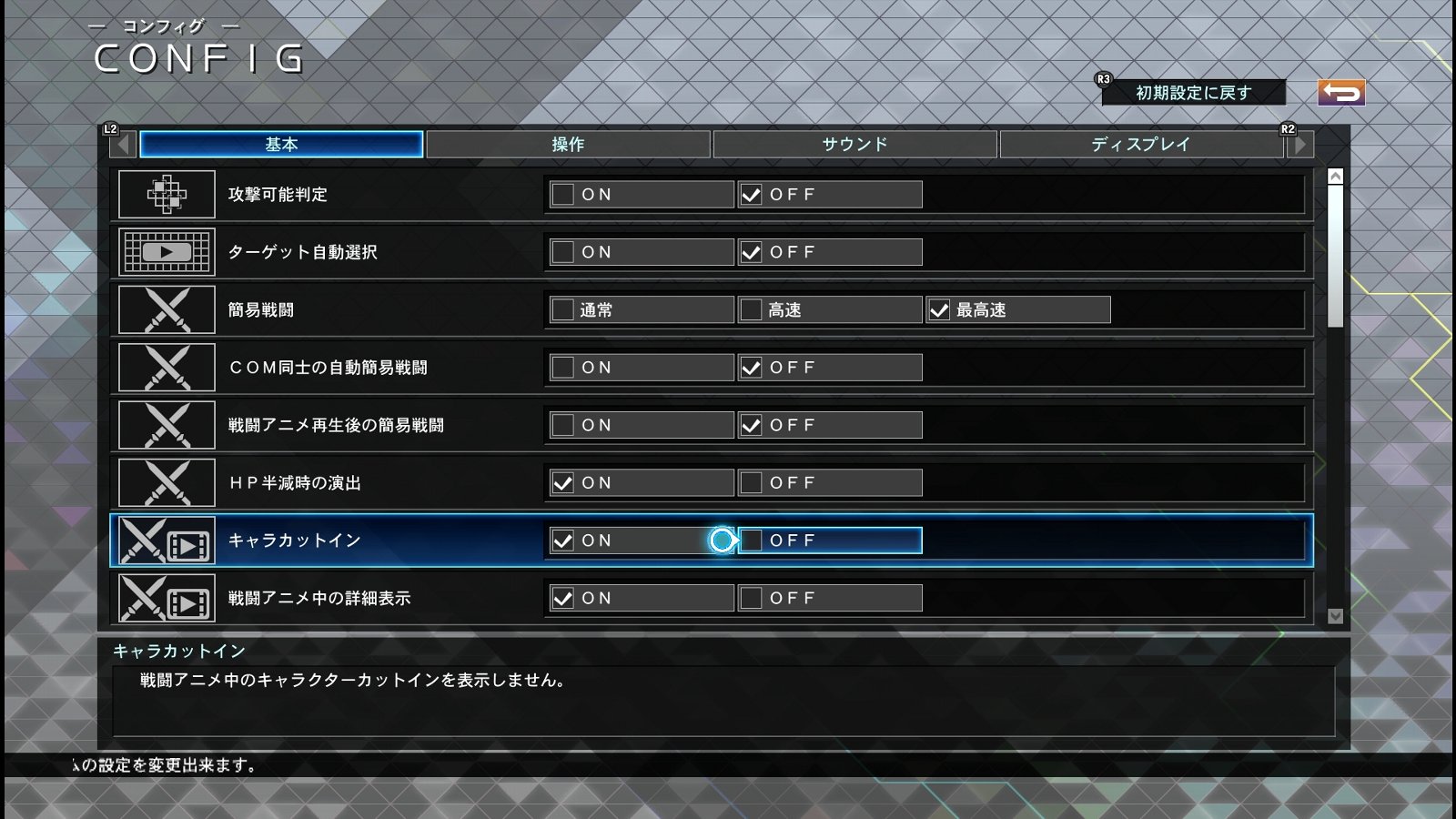Click the swords-and-film icon for 戦闘アニメ中の詳細表示
The image size is (1456, 819).
point(167,598)
